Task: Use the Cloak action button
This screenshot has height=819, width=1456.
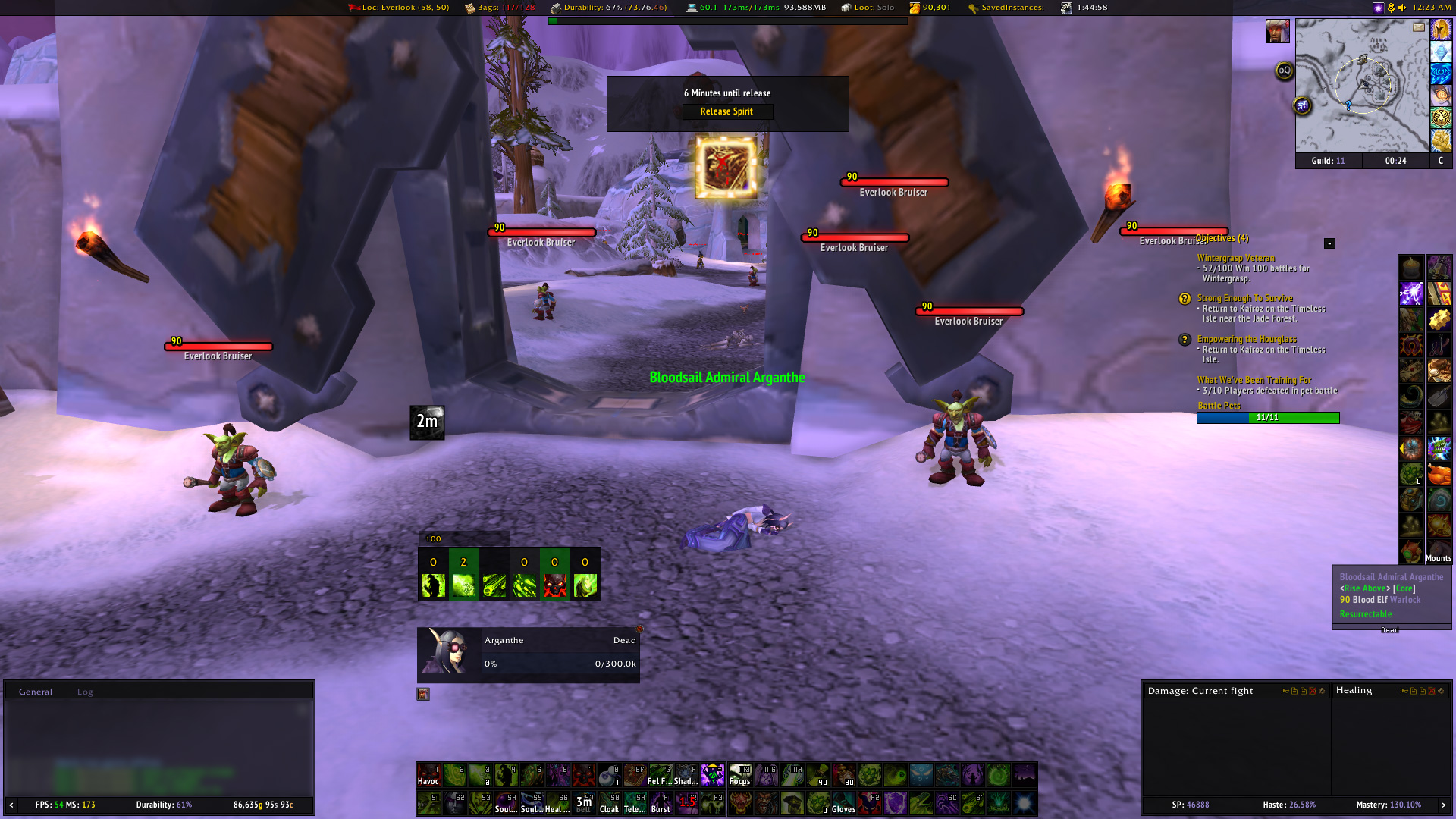Action: click(609, 802)
